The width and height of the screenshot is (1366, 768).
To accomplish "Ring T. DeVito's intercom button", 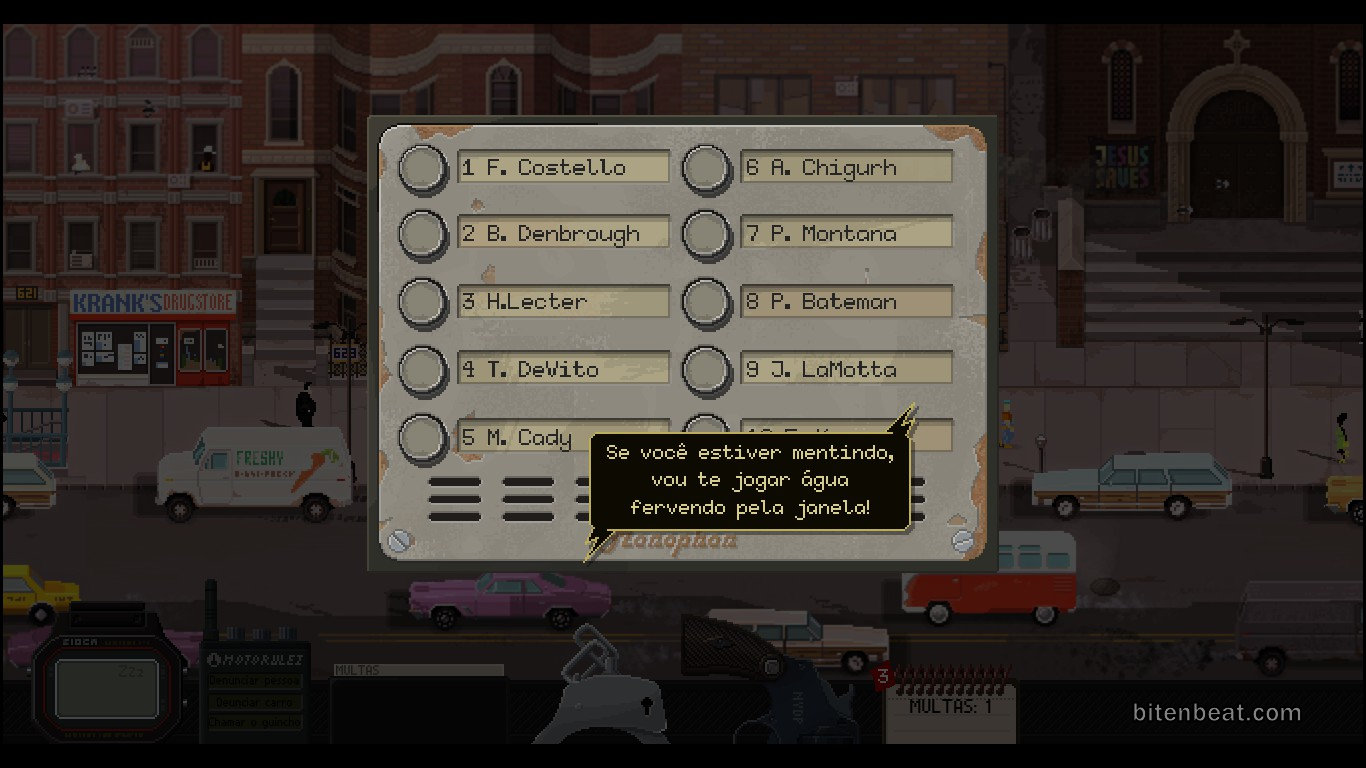I will (x=423, y=370).
